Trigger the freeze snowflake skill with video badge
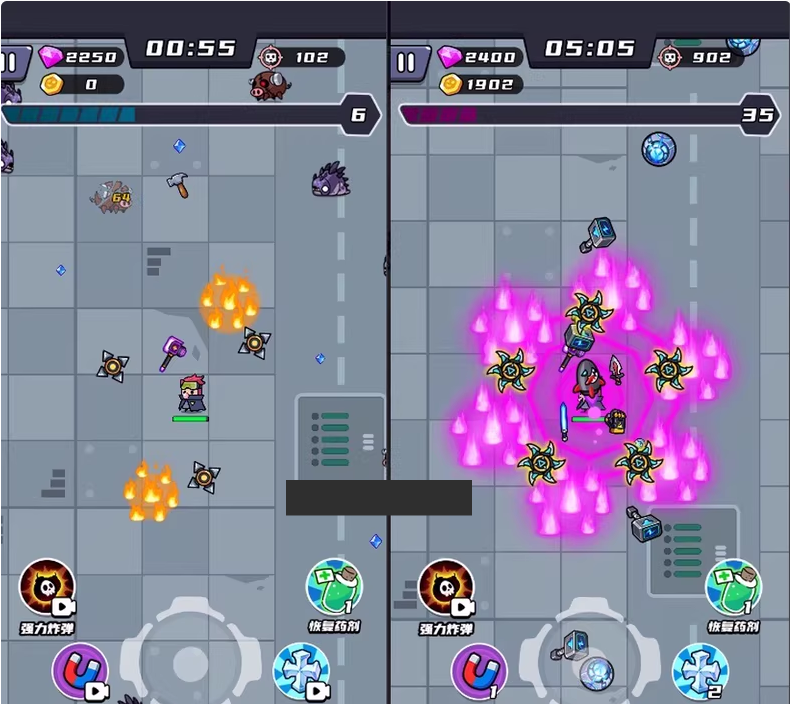The height and width of the screenshot is (704, 790). coord(301,670)
